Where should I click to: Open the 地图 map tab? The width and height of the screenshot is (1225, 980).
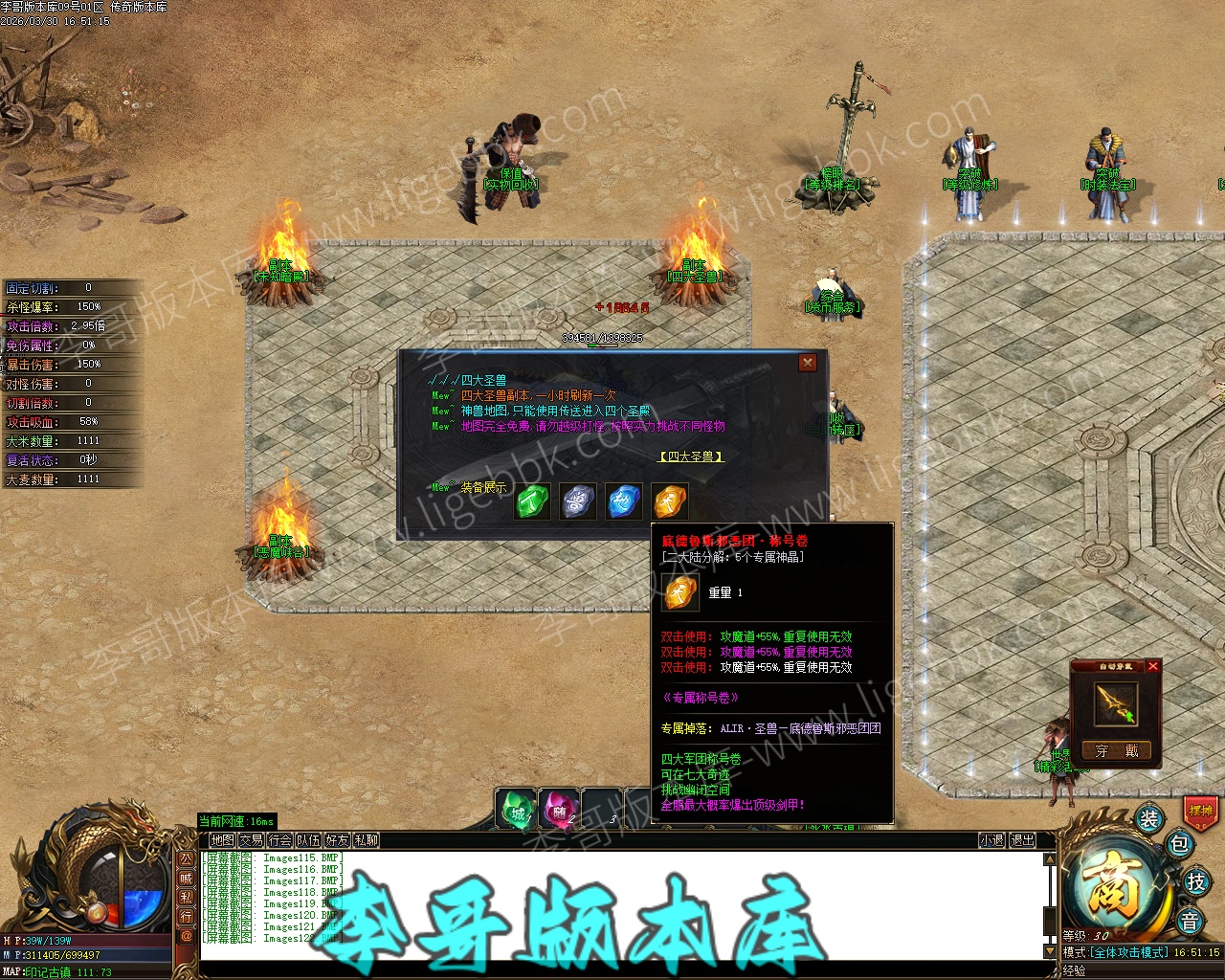pos(222,840)
